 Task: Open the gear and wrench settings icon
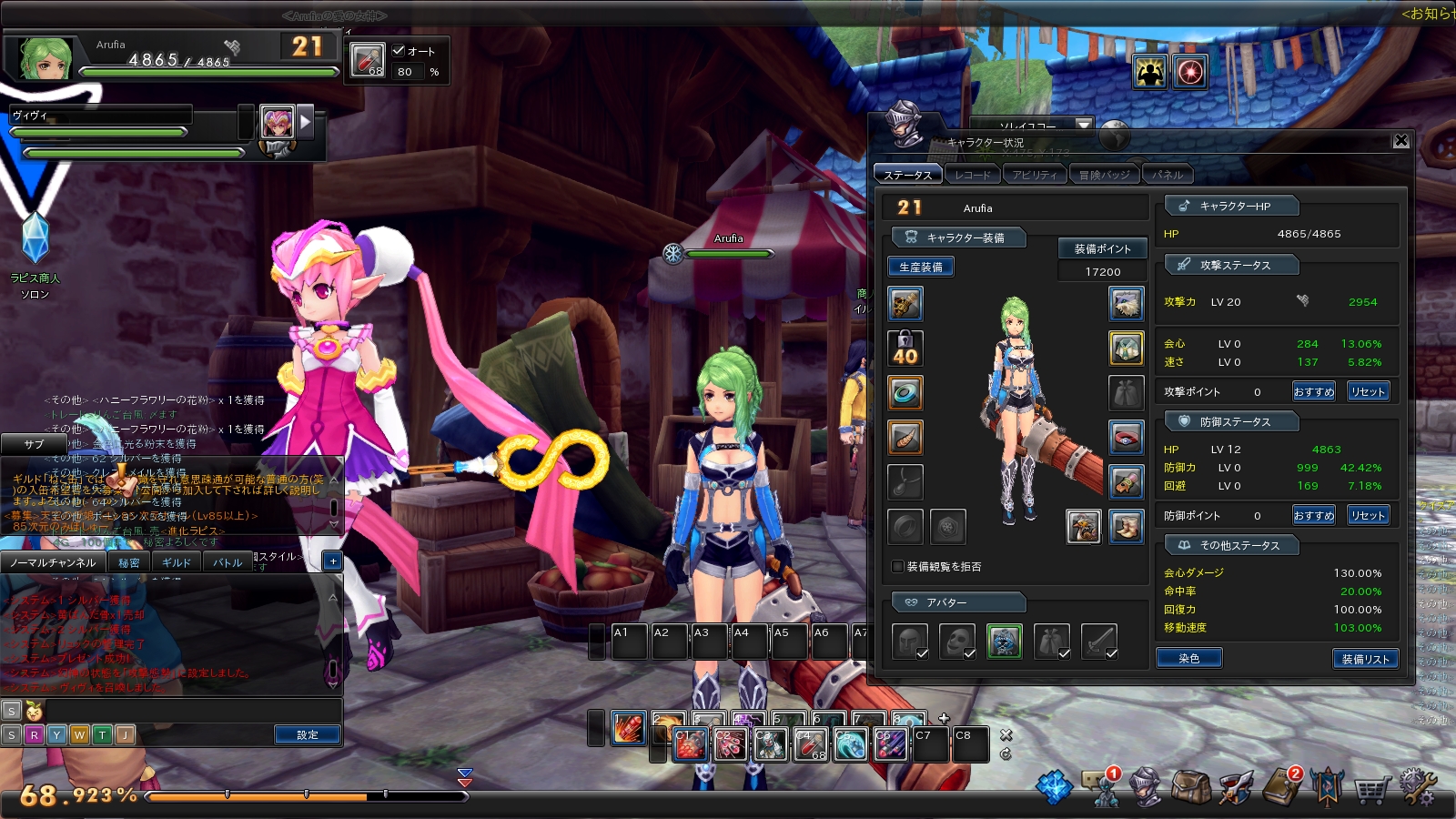1417,786
